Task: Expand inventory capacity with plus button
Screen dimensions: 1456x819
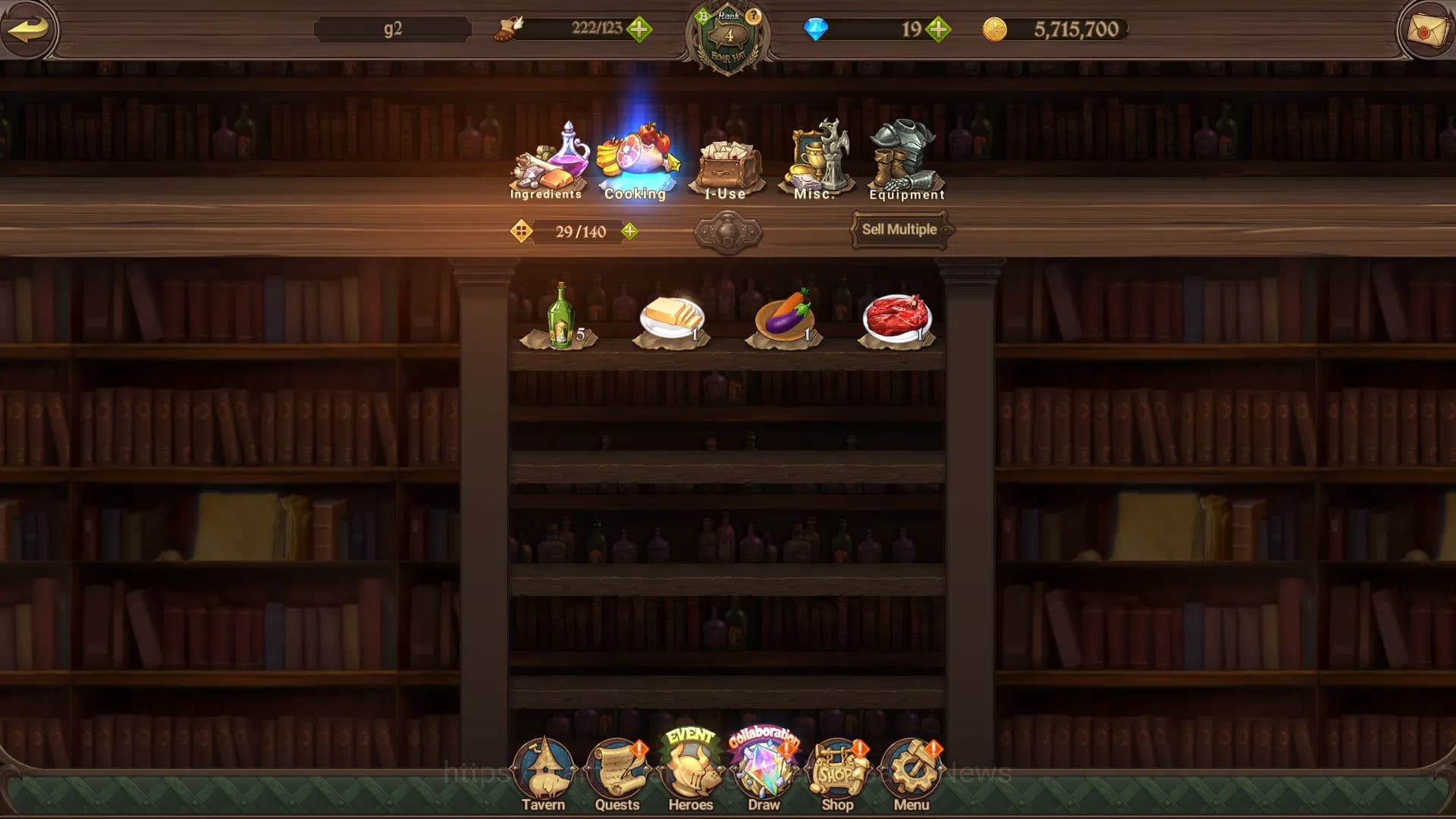Action: 629,231
